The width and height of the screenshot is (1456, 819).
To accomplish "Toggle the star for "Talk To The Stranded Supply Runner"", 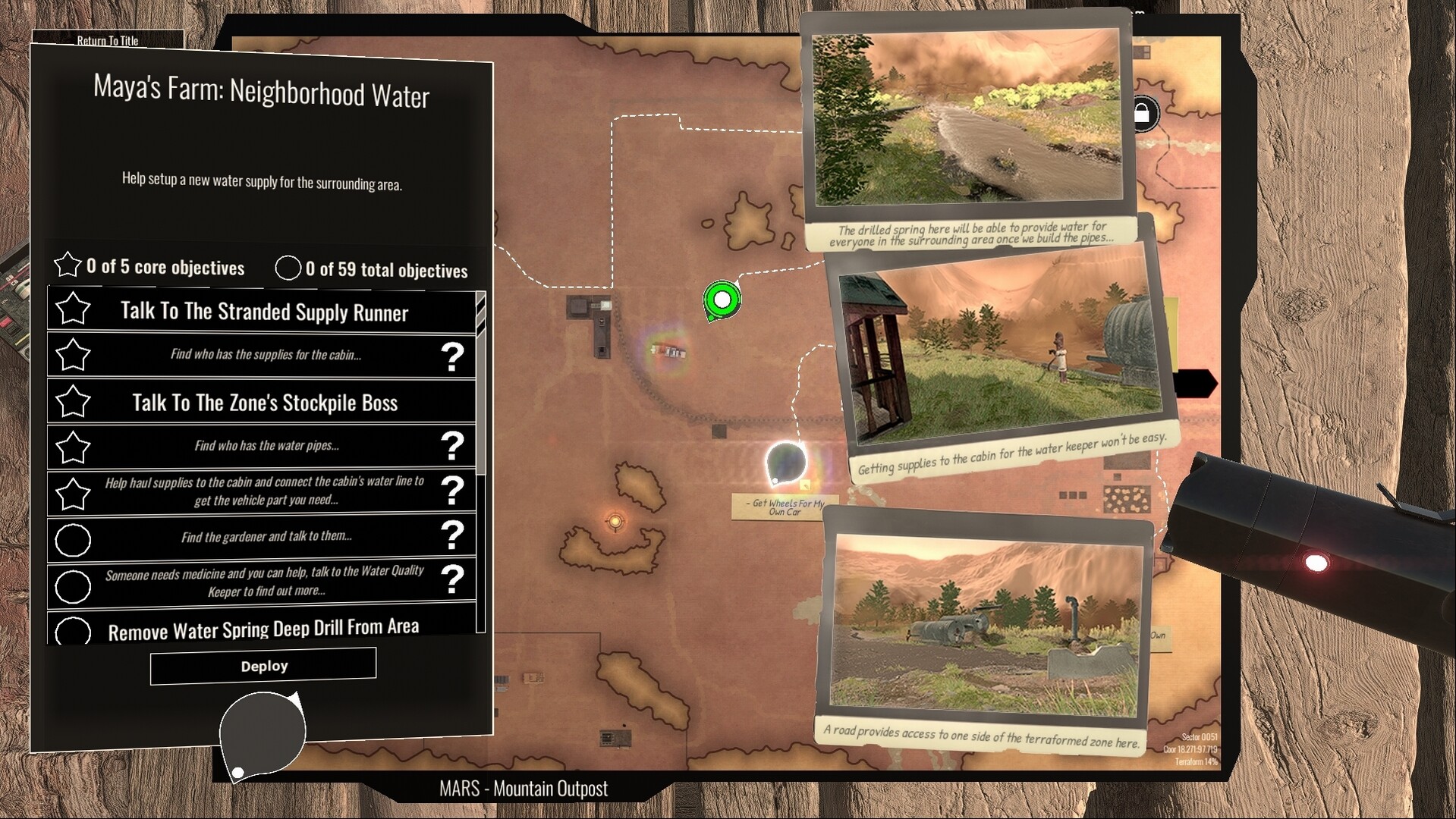I will tap(72, 309).
